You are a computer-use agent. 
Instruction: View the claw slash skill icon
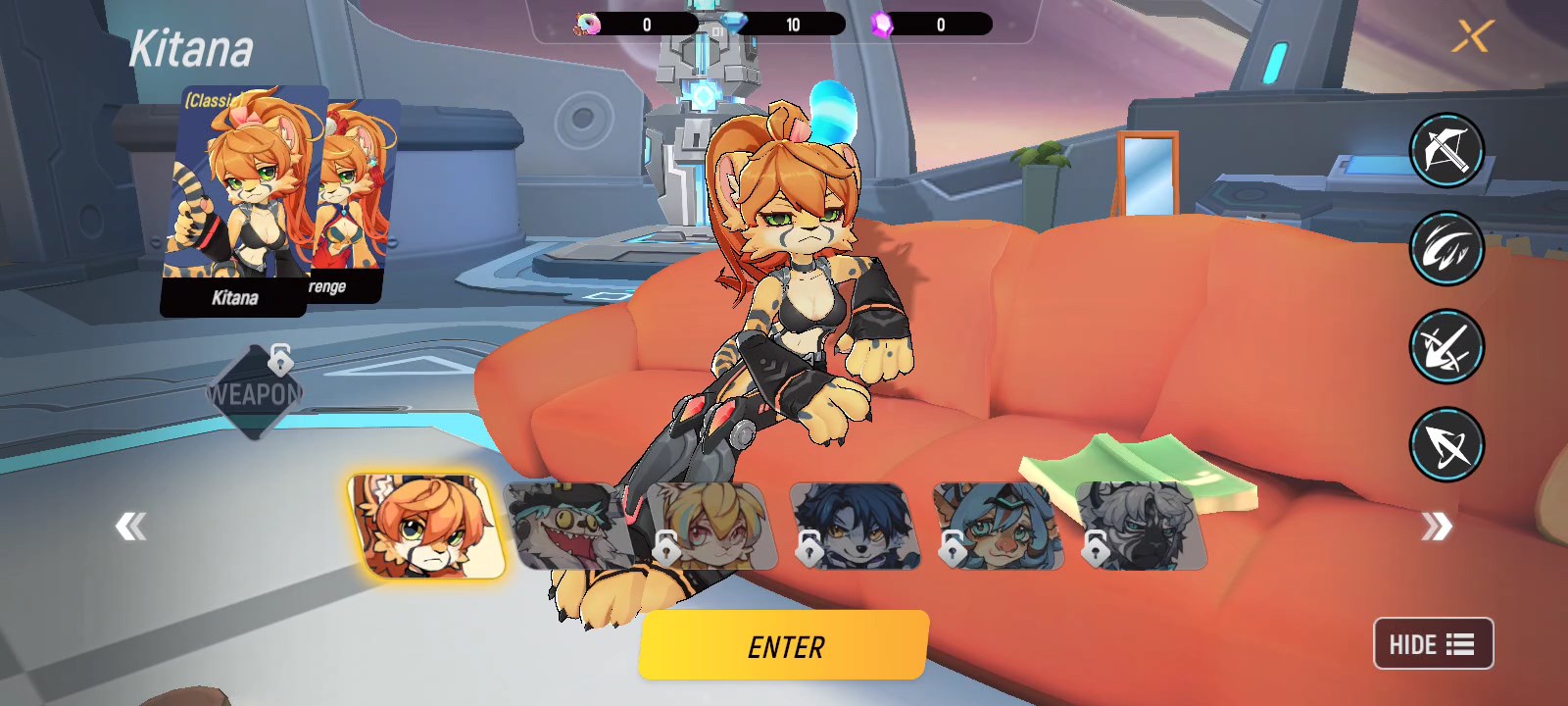click(x=1446, y=248)
